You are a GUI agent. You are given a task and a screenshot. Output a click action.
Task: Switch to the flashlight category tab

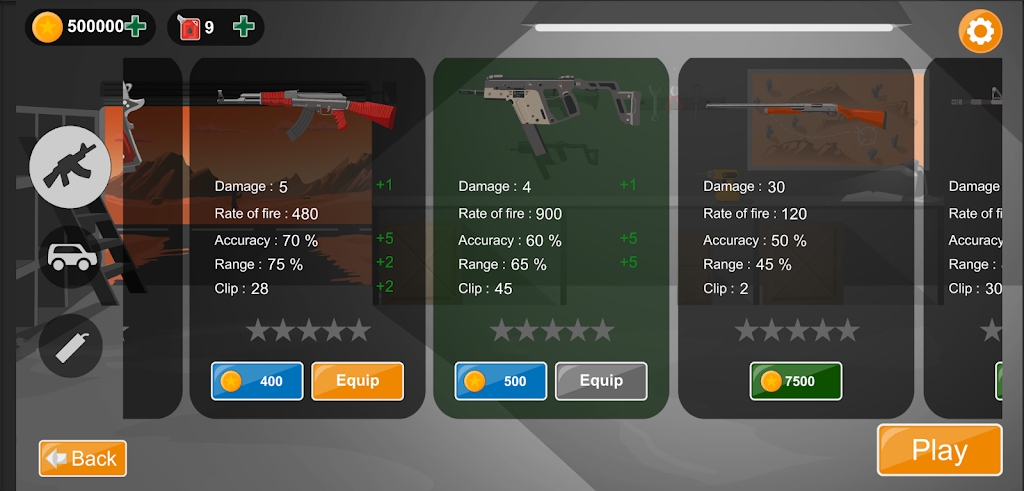71,345
